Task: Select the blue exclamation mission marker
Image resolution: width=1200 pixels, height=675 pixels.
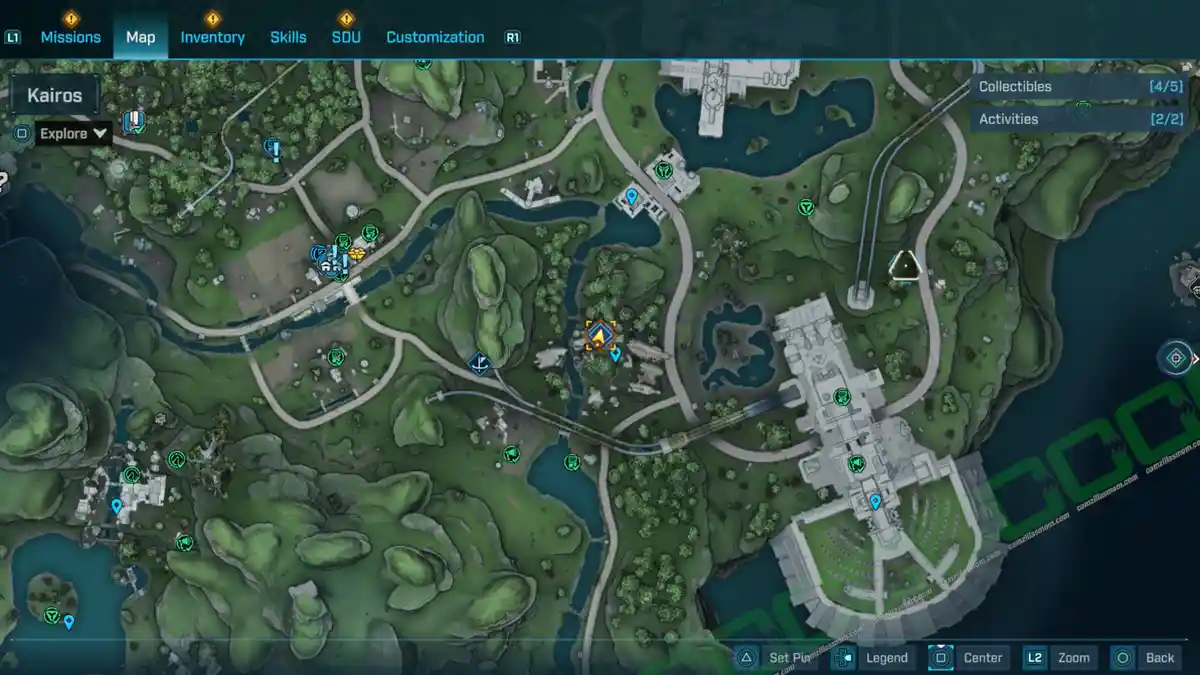Action: [x=271, y=150]
